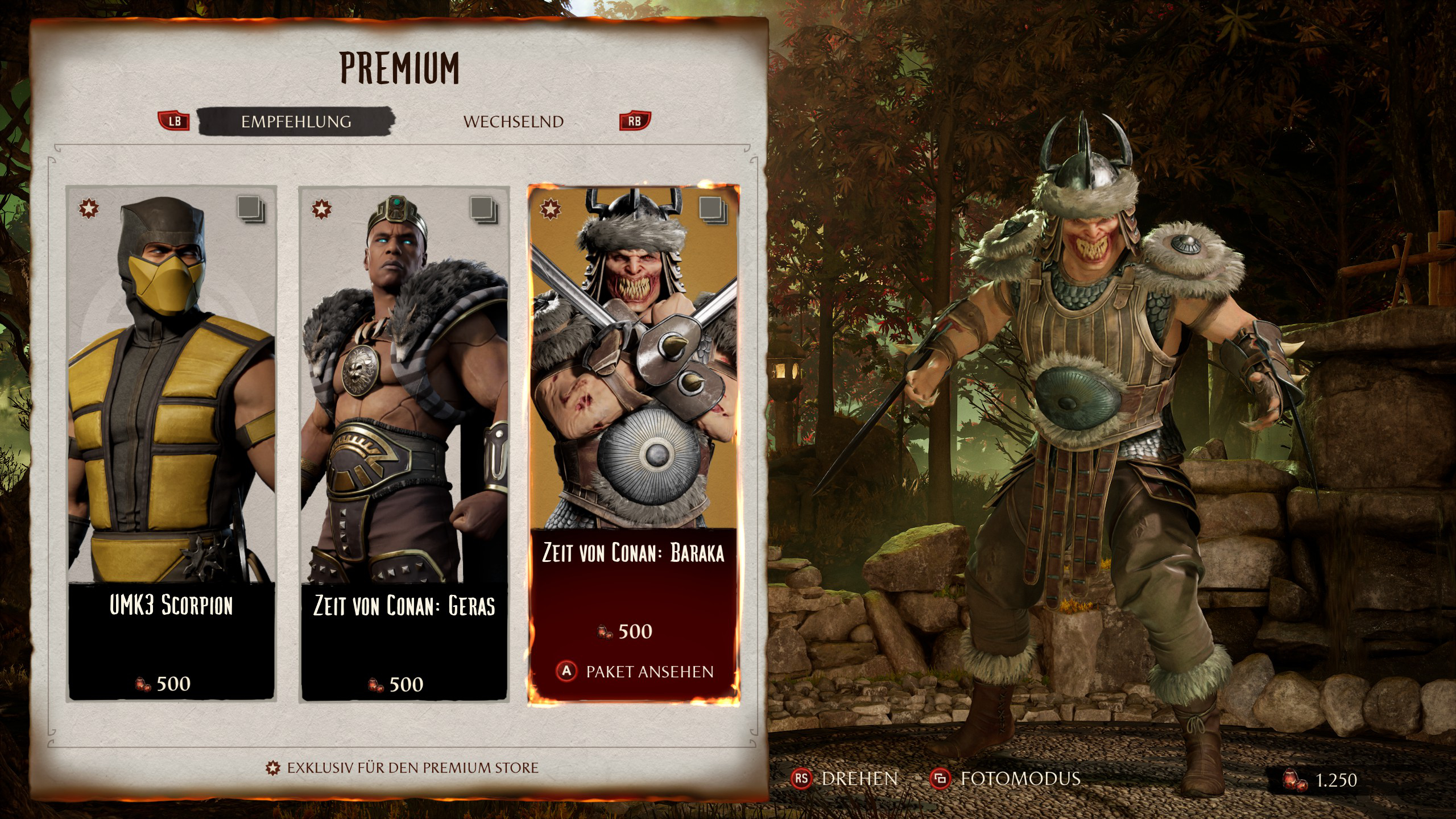This screenshot has width=1456, height=819.
Task: Choose the Zeit von Conan: Geras card
Action: click(x=404, y=444)
